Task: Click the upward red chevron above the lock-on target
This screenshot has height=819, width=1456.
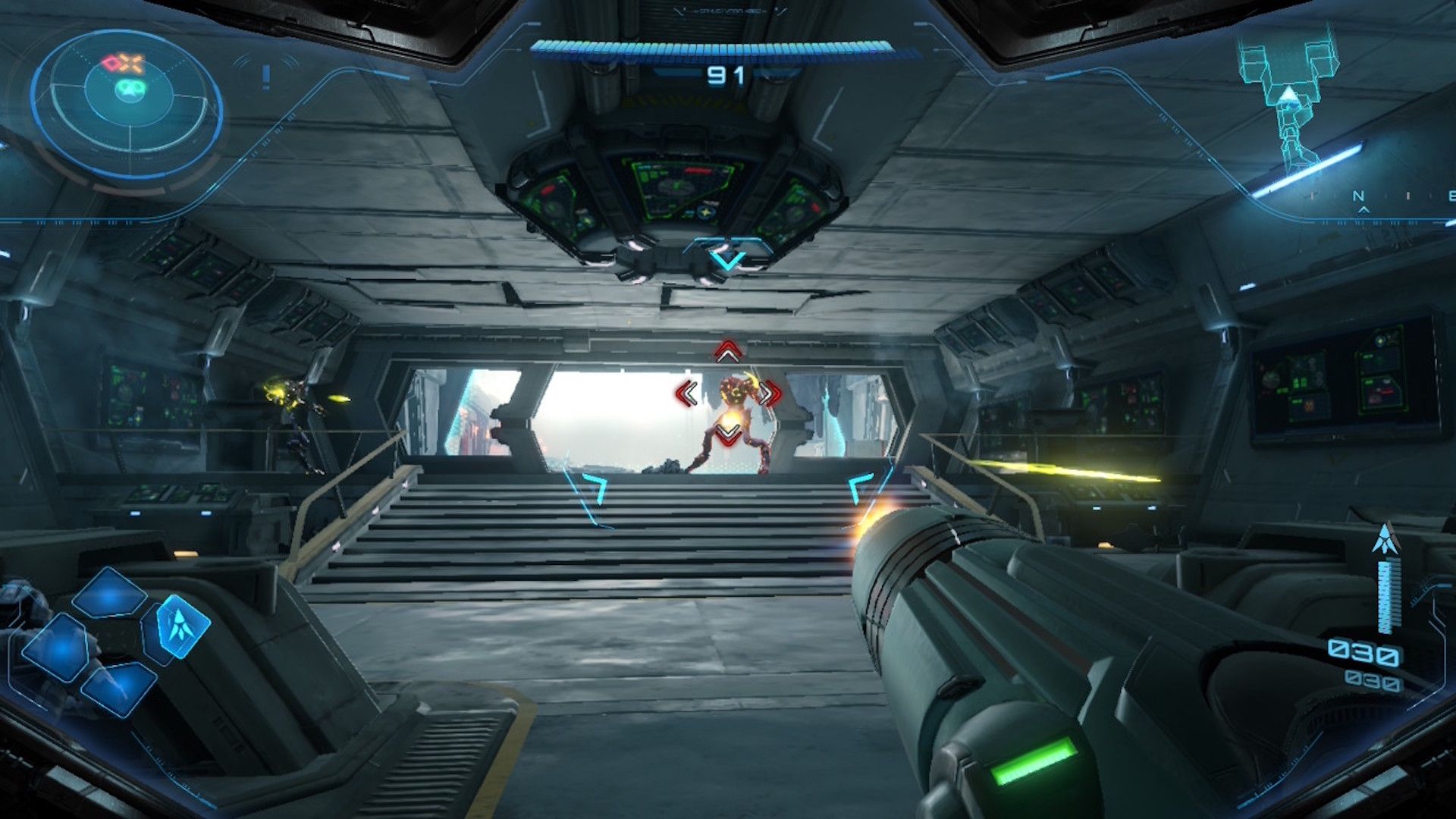Action: 726,352
